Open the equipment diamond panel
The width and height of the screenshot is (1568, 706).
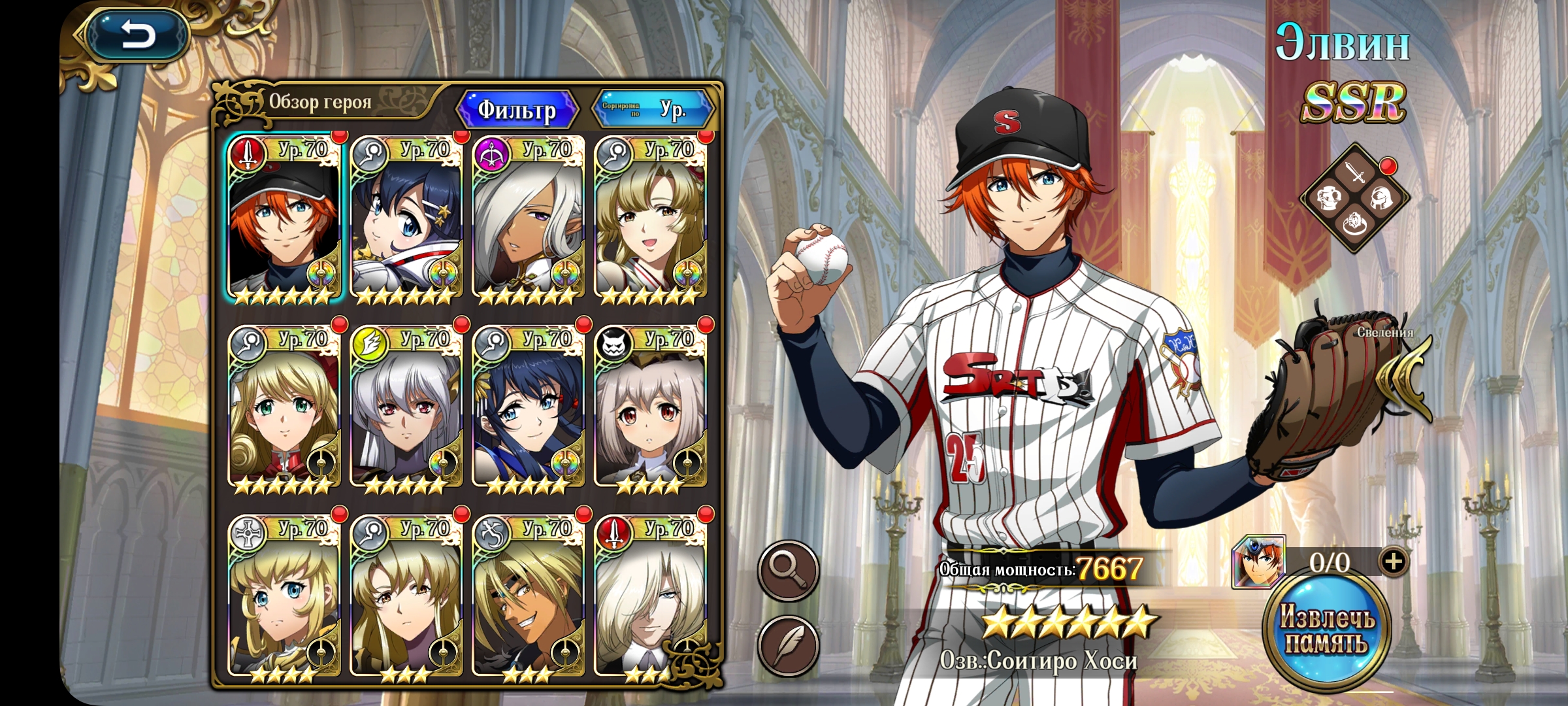[x=1355, y=197]
